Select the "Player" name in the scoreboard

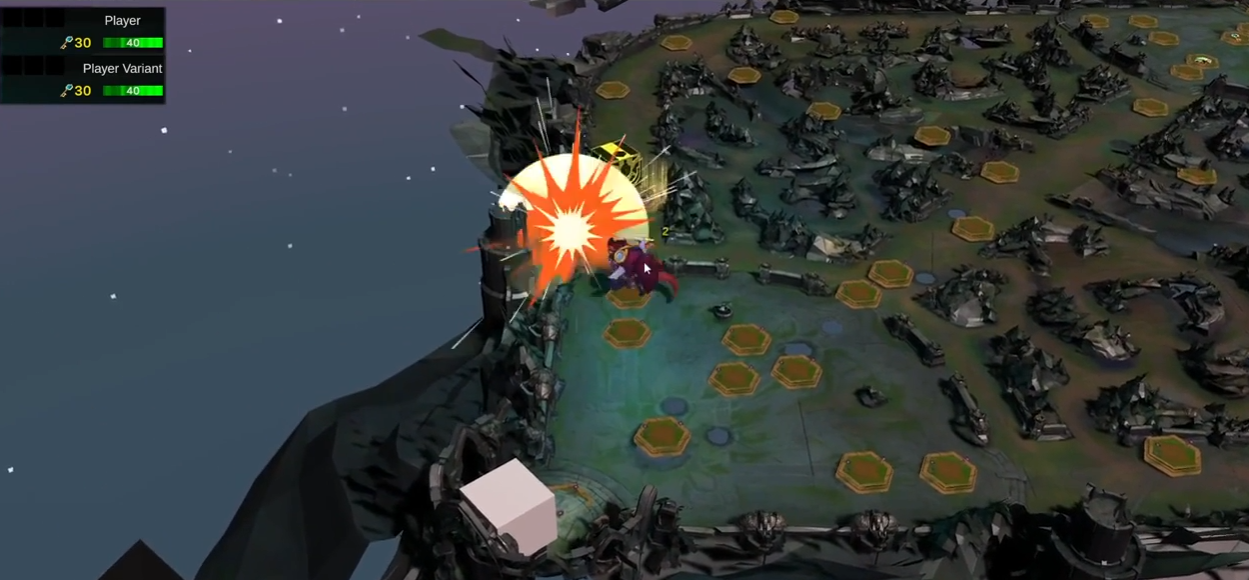(x=122, y=20)
